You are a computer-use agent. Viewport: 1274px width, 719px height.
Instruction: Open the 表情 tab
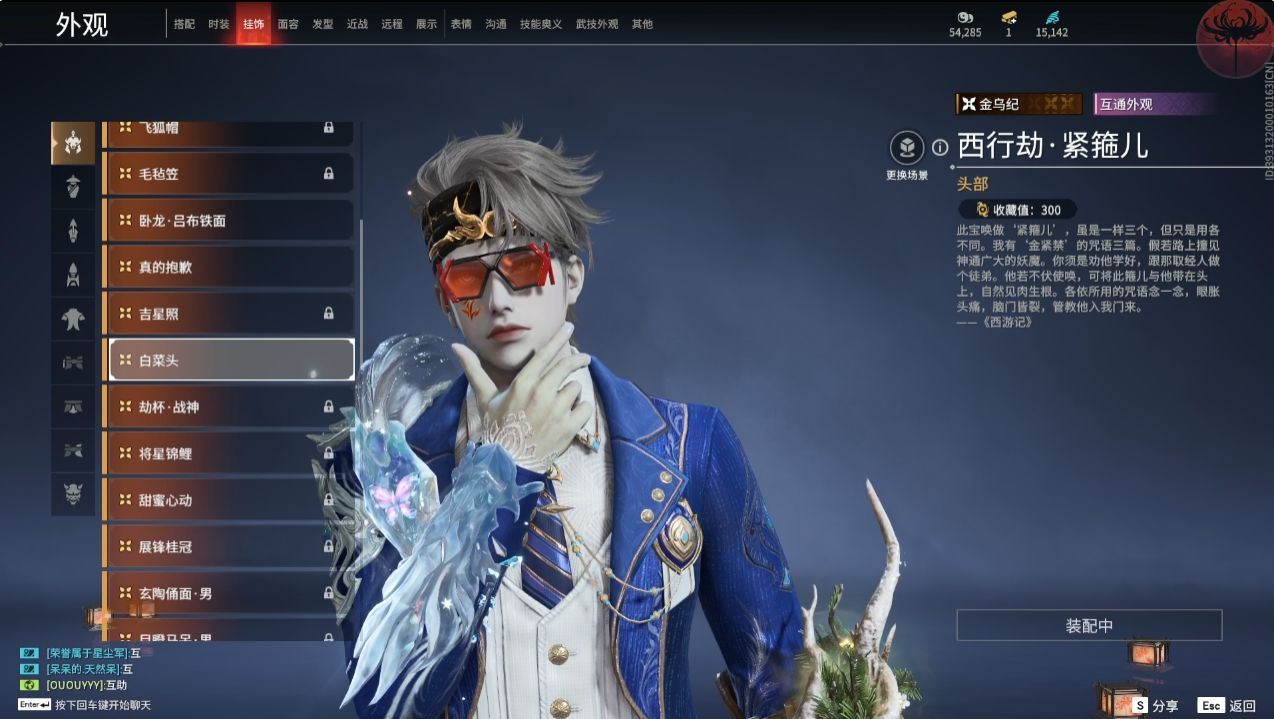[461, 24]
